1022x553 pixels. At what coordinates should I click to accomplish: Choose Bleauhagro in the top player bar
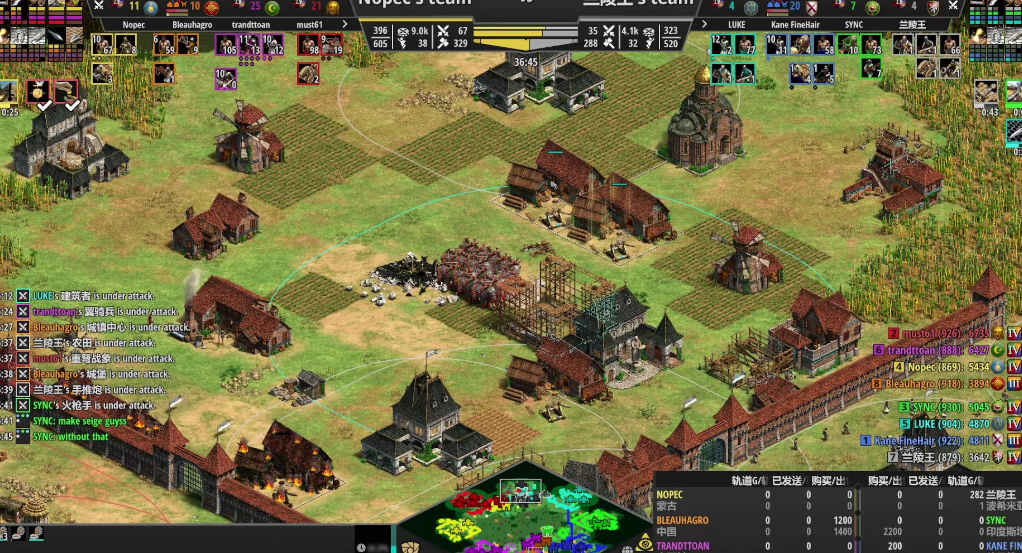[x=192, y=24]
